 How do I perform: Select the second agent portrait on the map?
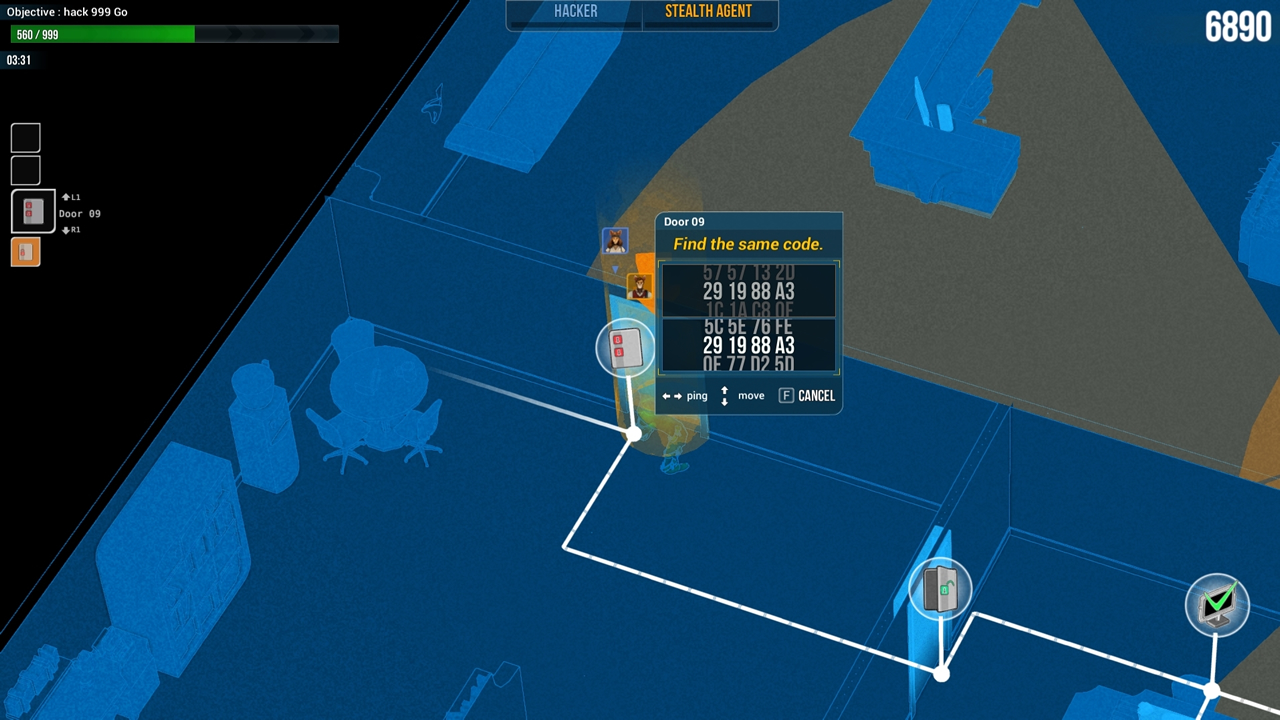[x=639, y=288]
